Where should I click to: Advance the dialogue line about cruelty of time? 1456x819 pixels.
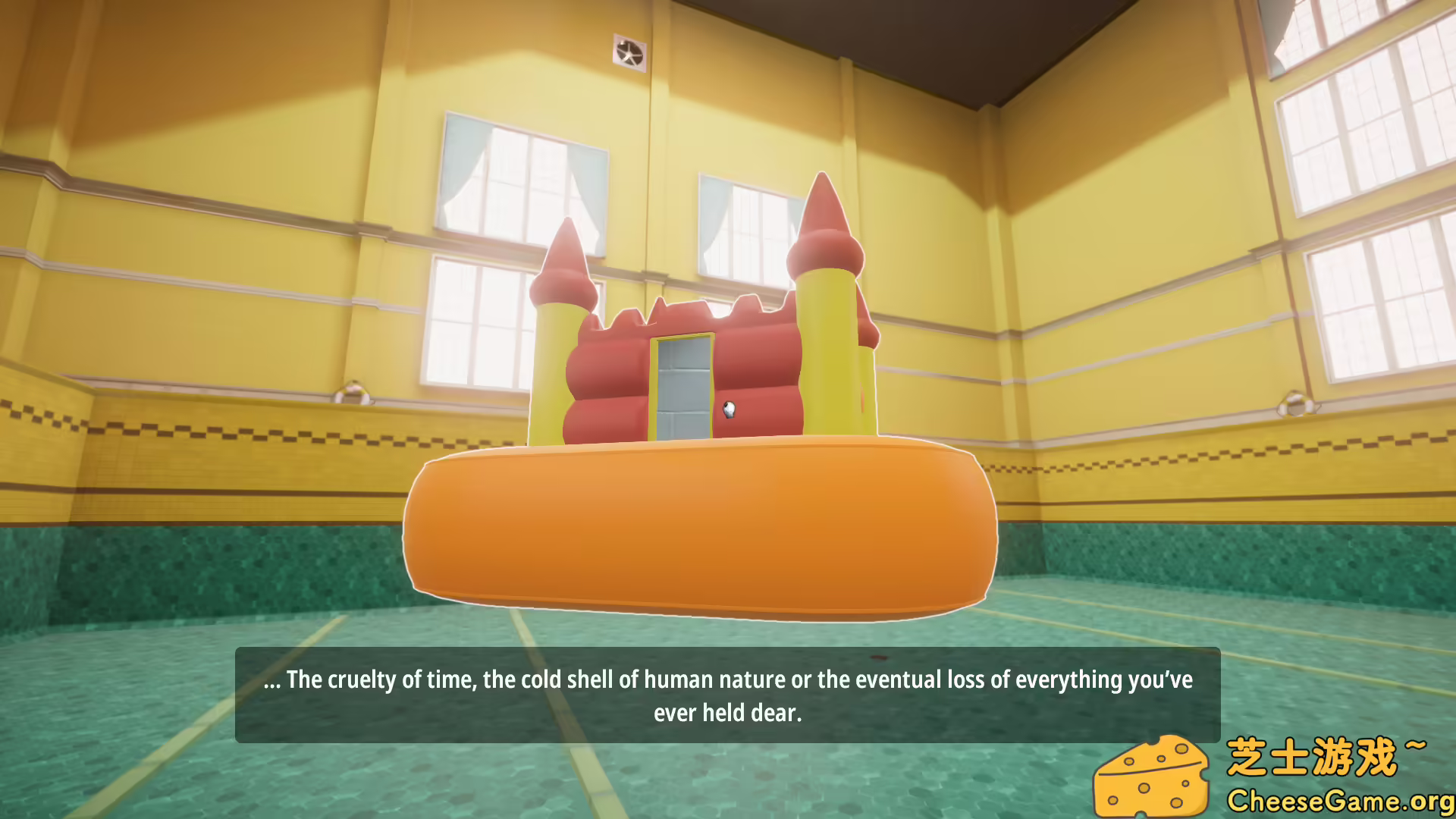(728, 680)
